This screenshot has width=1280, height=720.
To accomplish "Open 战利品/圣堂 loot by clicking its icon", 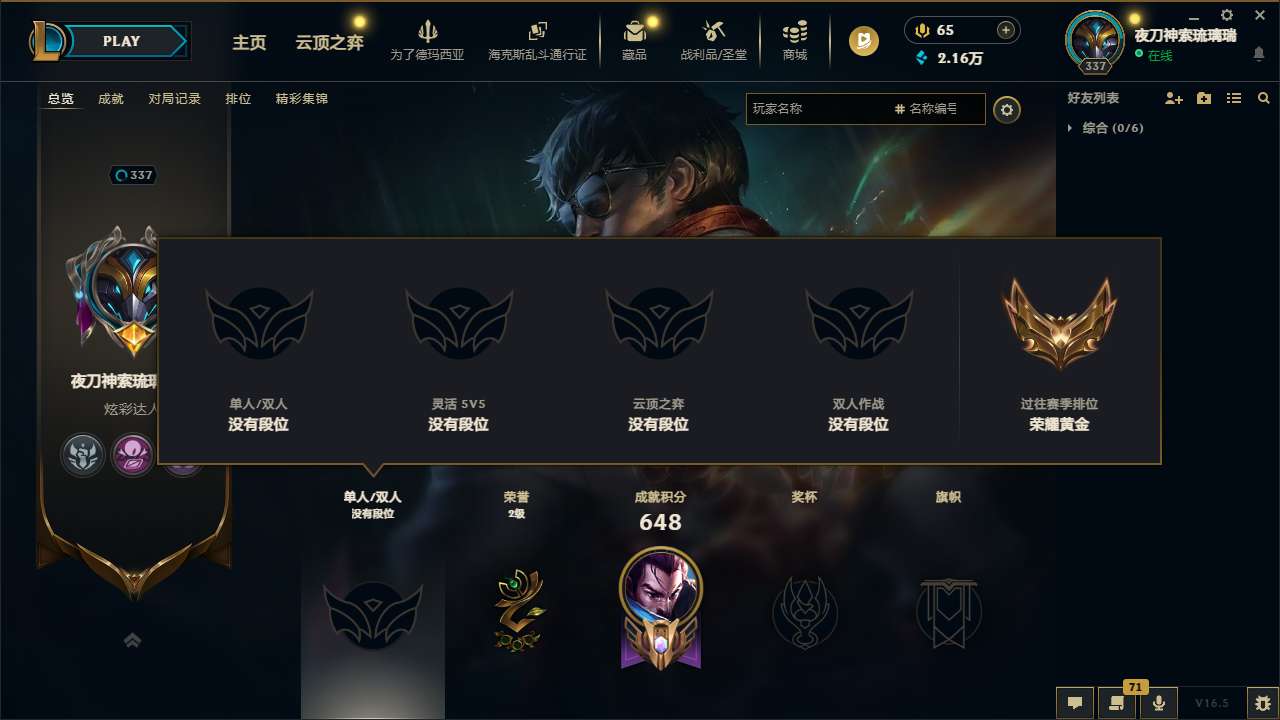I will 714,32.
